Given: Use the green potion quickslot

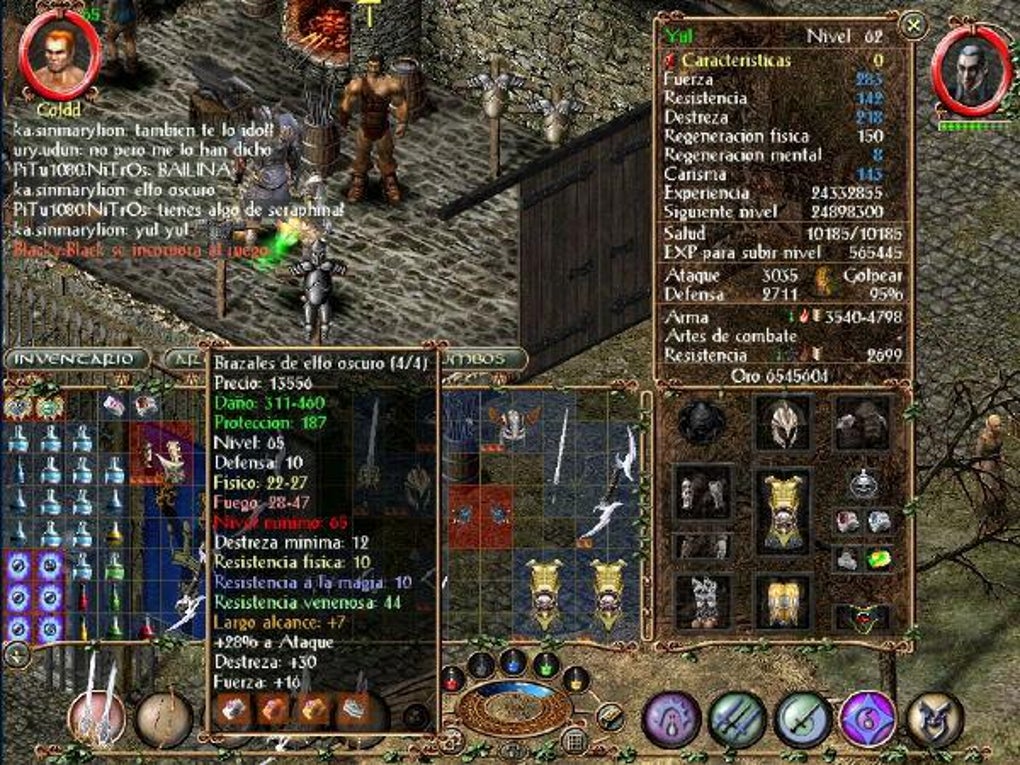Looking at the screenshot, I should [545, 664].
